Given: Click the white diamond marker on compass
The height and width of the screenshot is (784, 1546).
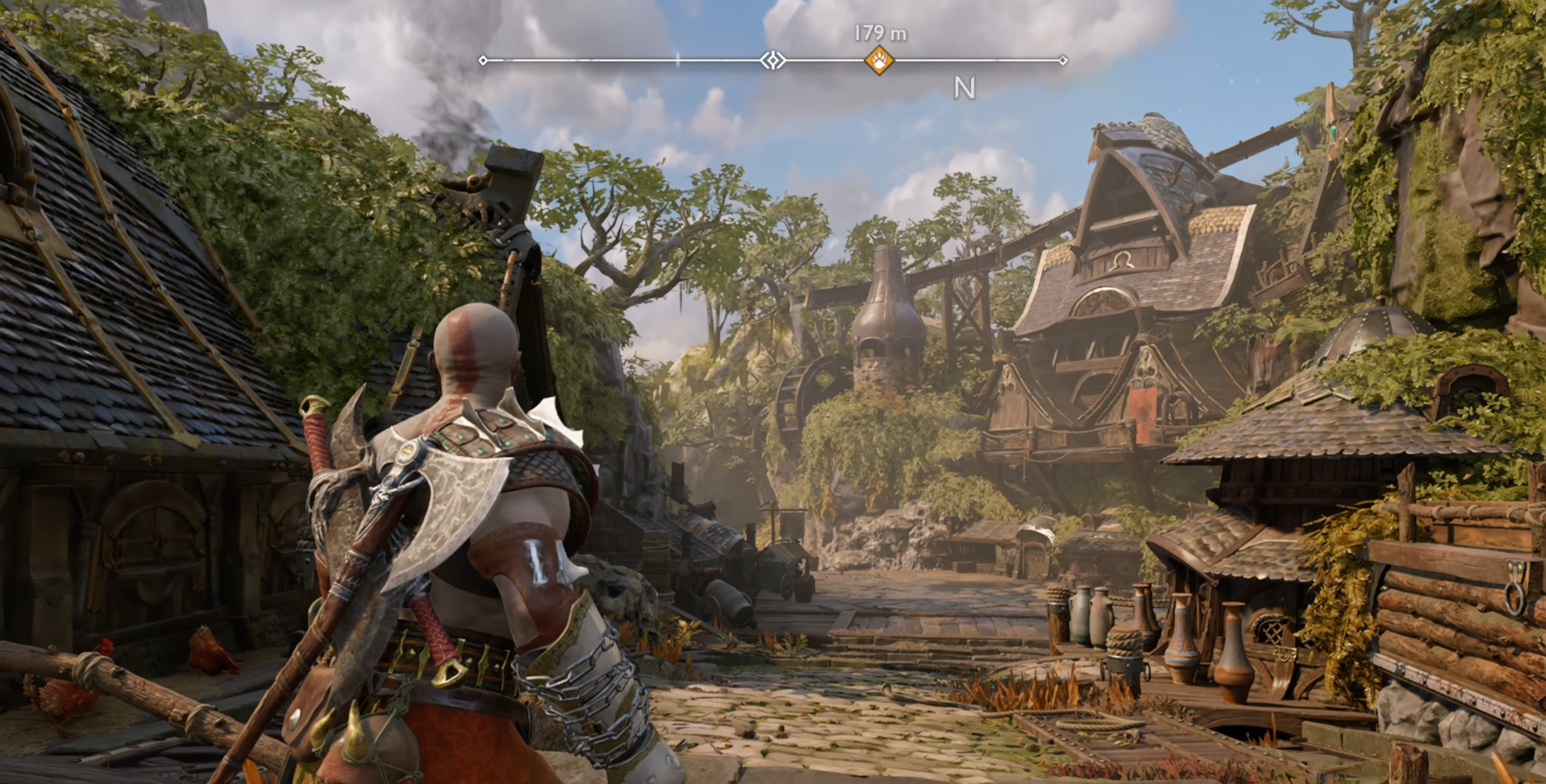Looking at the screenshot, I should [773, 60].
